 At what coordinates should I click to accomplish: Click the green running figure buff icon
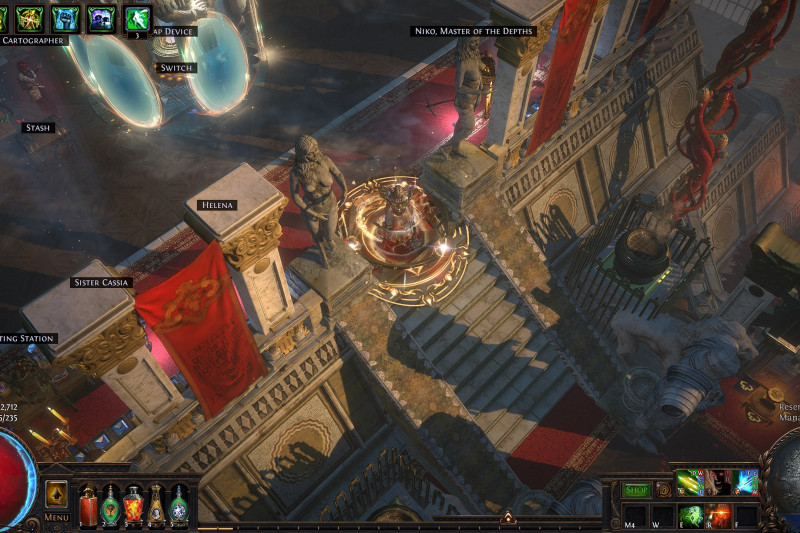137,18
